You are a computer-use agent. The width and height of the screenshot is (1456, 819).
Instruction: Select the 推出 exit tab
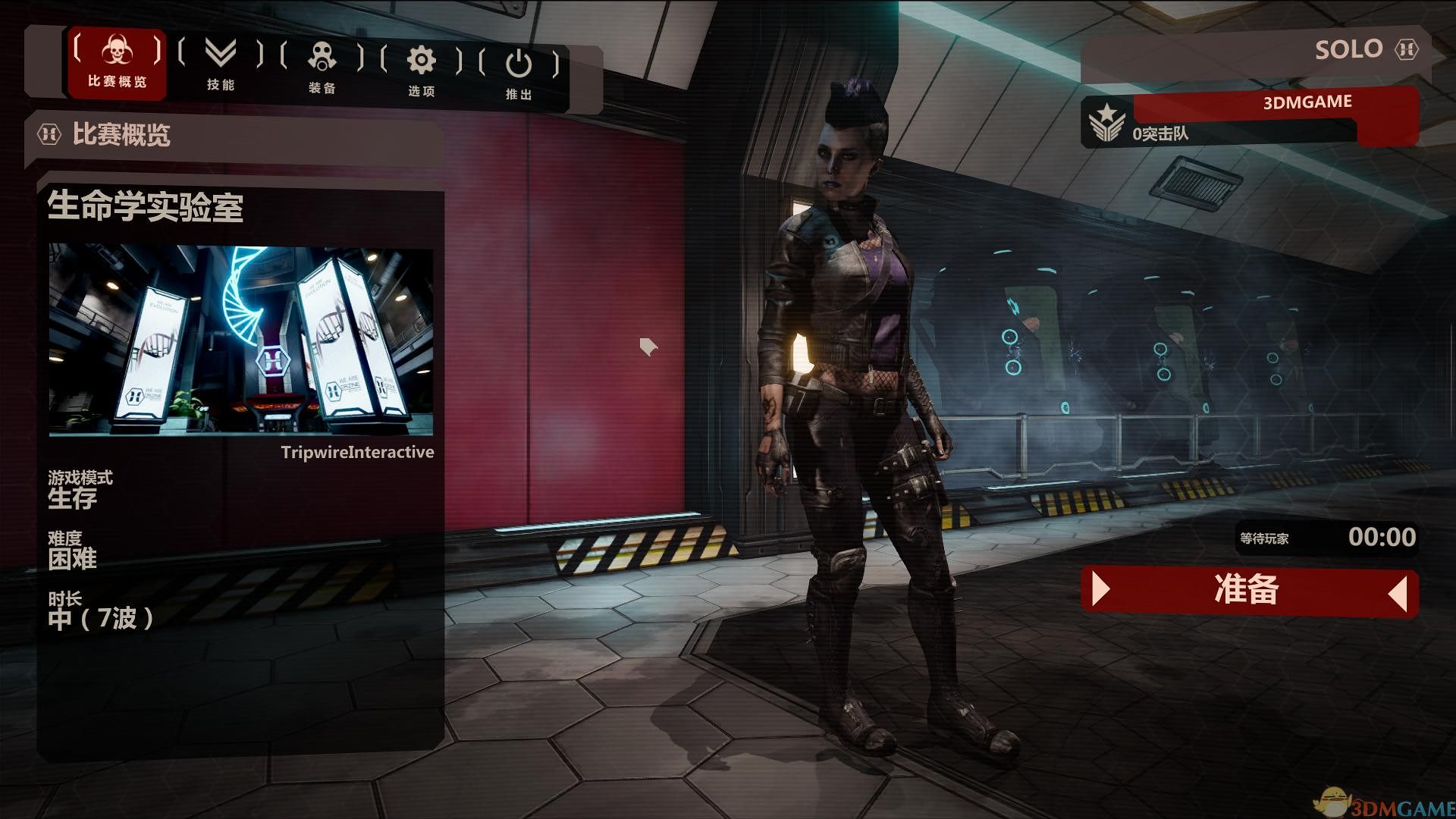519,74
